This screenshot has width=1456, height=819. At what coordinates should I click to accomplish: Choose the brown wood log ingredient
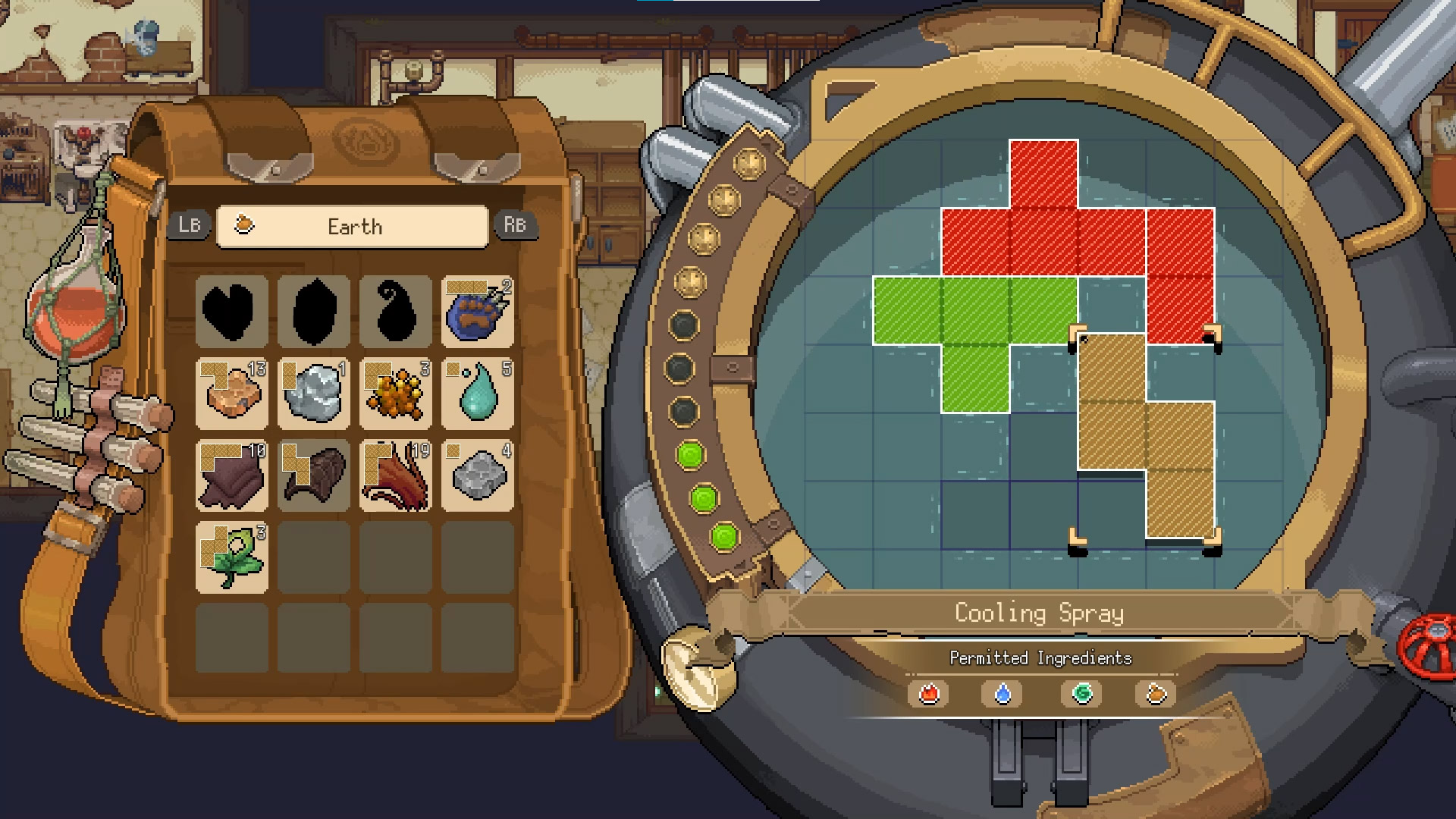pyautogui.click(x=314, y=475)
